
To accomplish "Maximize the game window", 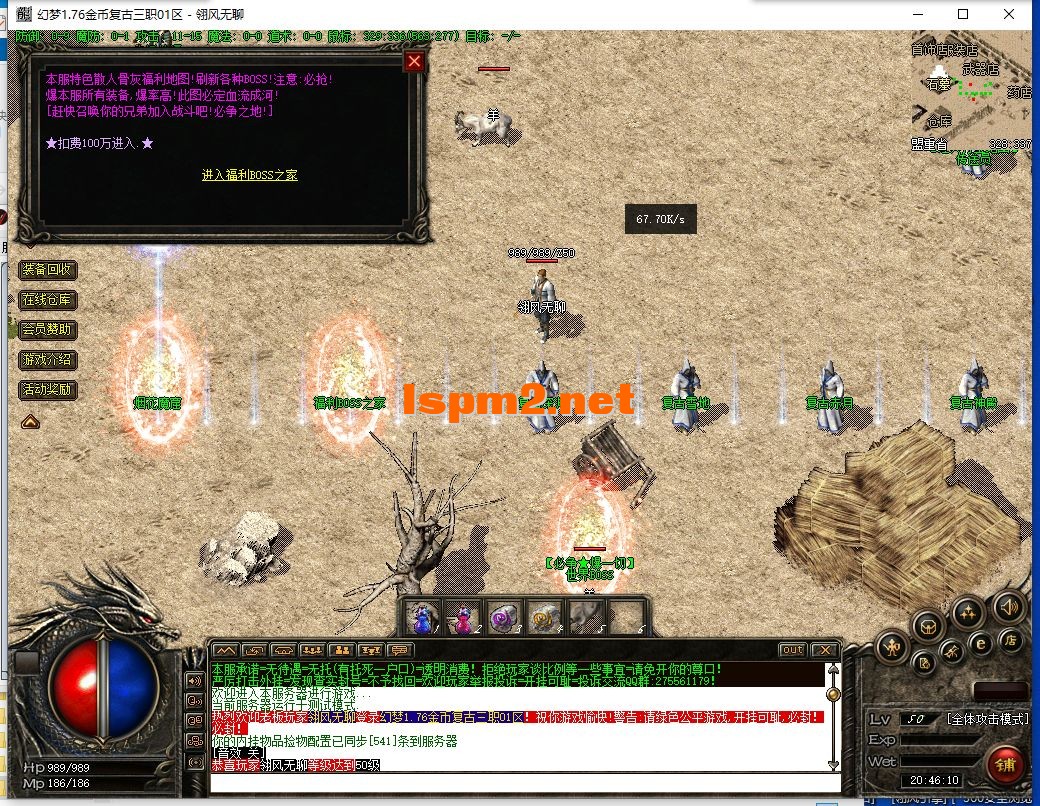I will [x=963, y=14].
